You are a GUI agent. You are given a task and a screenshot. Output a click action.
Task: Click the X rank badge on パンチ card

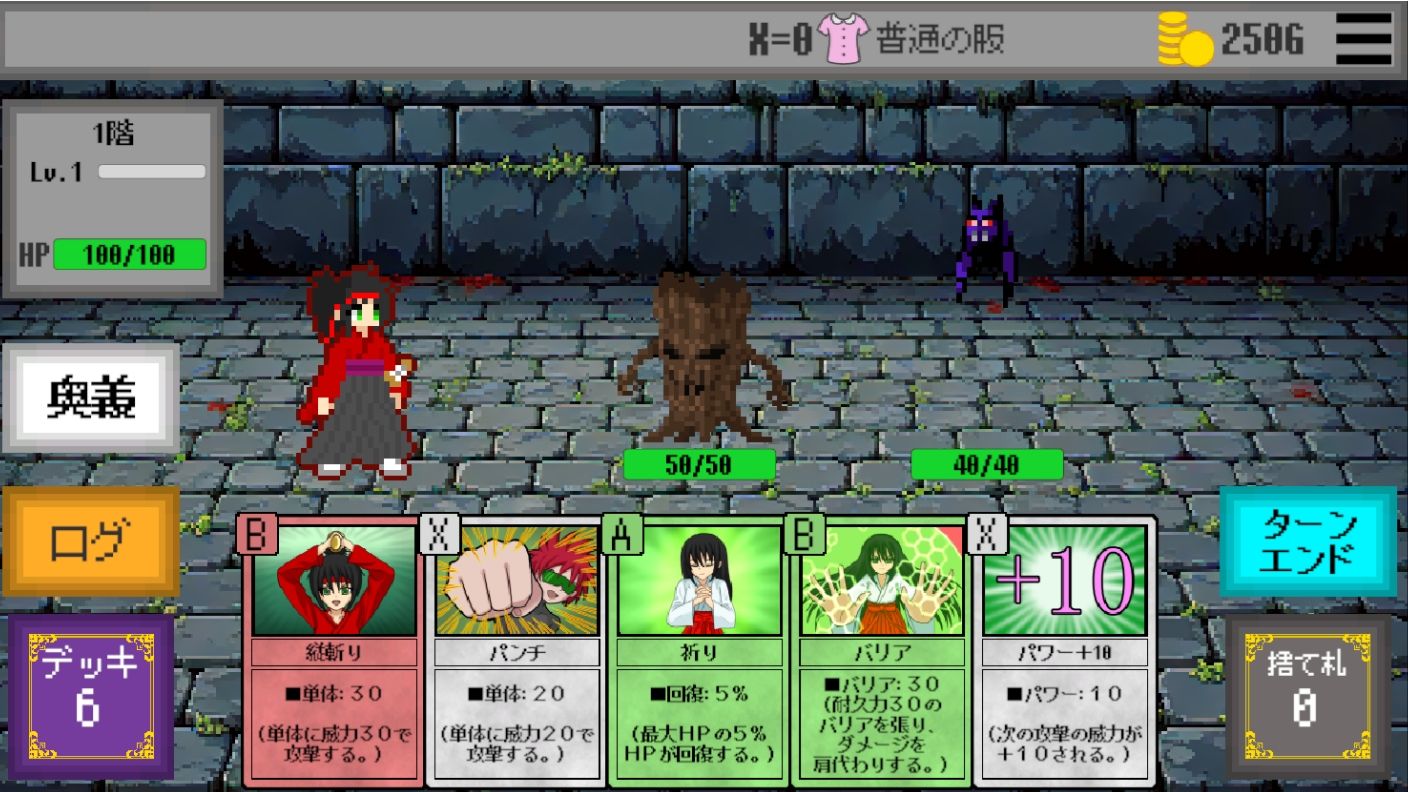click(440, 535)
